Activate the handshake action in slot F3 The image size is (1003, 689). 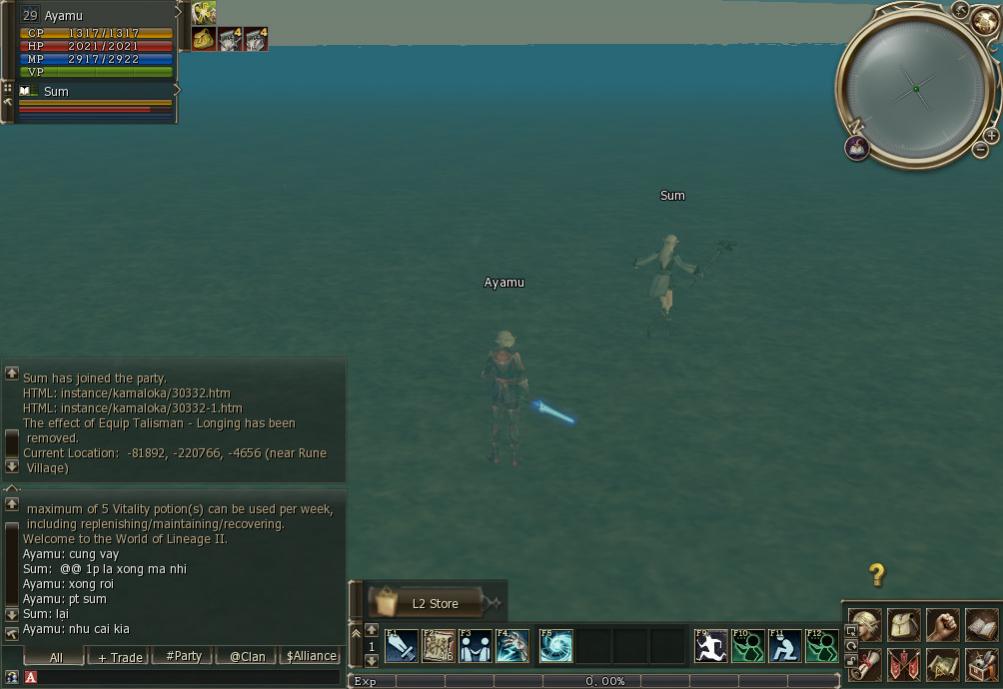click(475, 646)
